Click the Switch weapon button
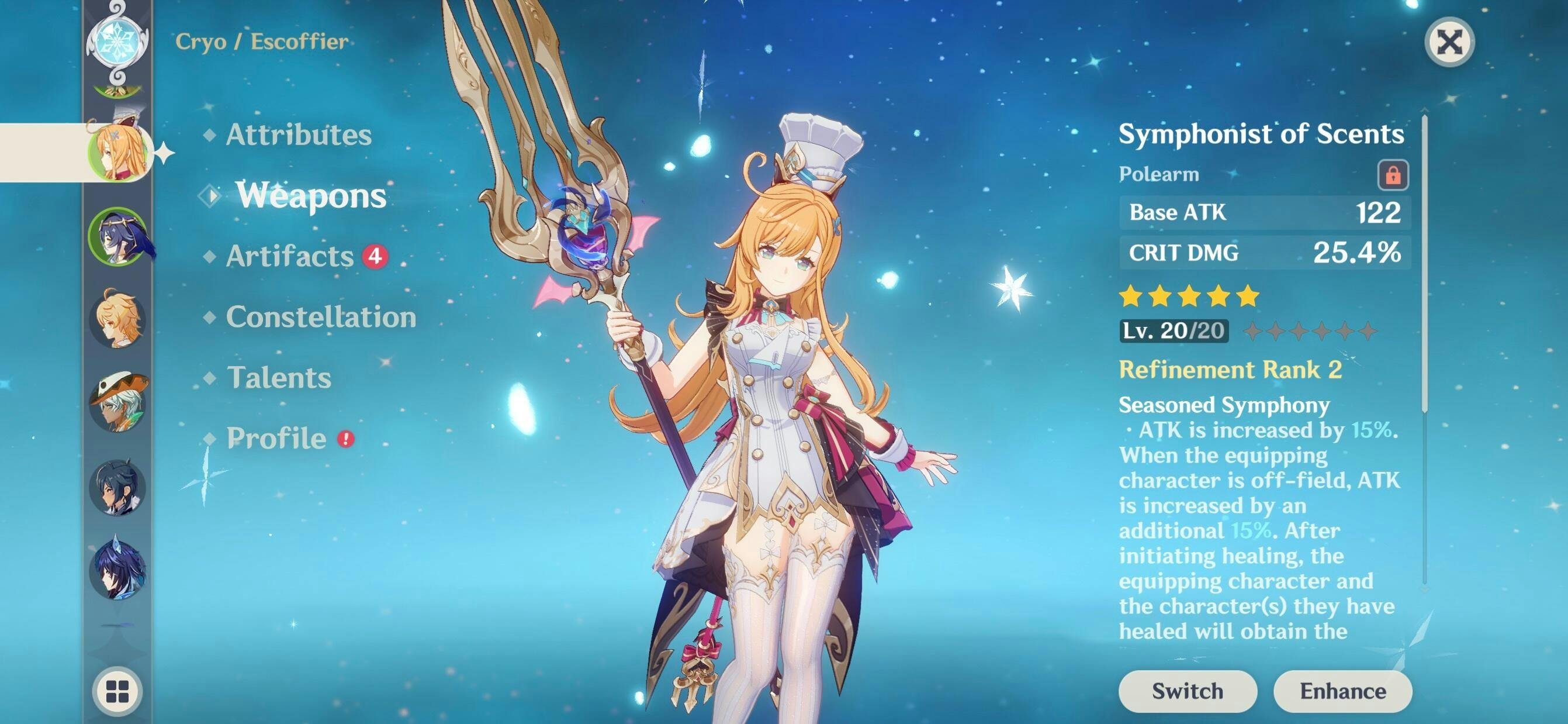1568x724 pixels. (x=1187, y=691)
